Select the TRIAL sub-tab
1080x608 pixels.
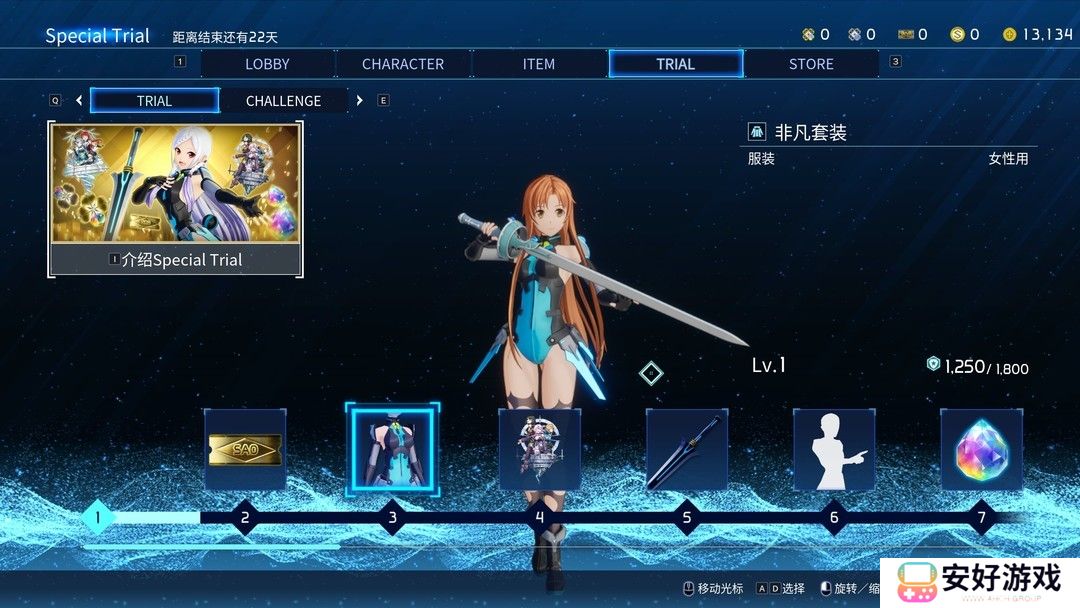click(154, 101)
